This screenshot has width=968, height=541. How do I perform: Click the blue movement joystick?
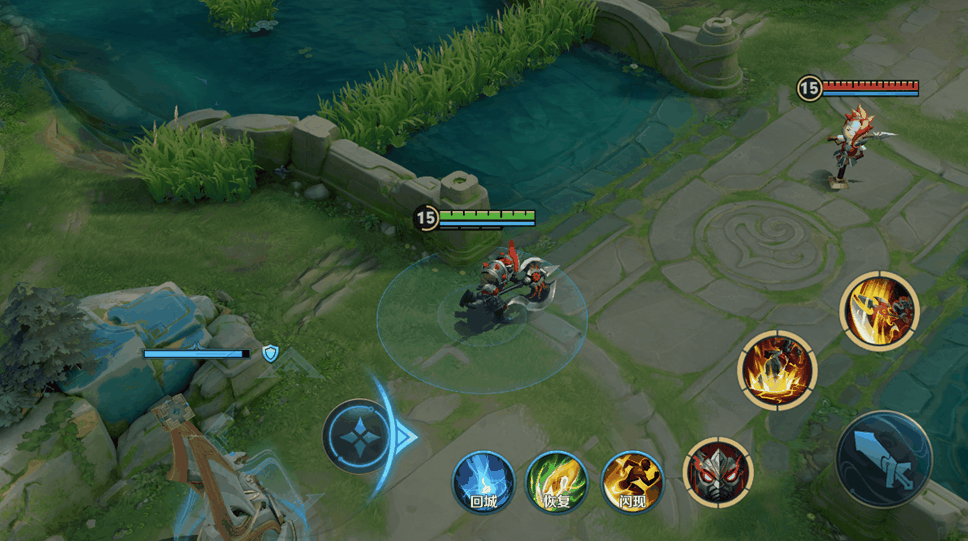358,436
